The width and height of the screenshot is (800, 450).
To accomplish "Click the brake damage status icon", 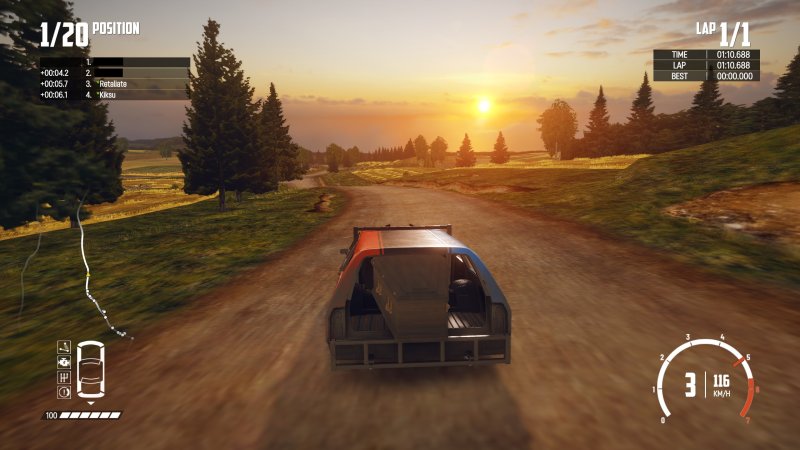I will coord(64,393).
